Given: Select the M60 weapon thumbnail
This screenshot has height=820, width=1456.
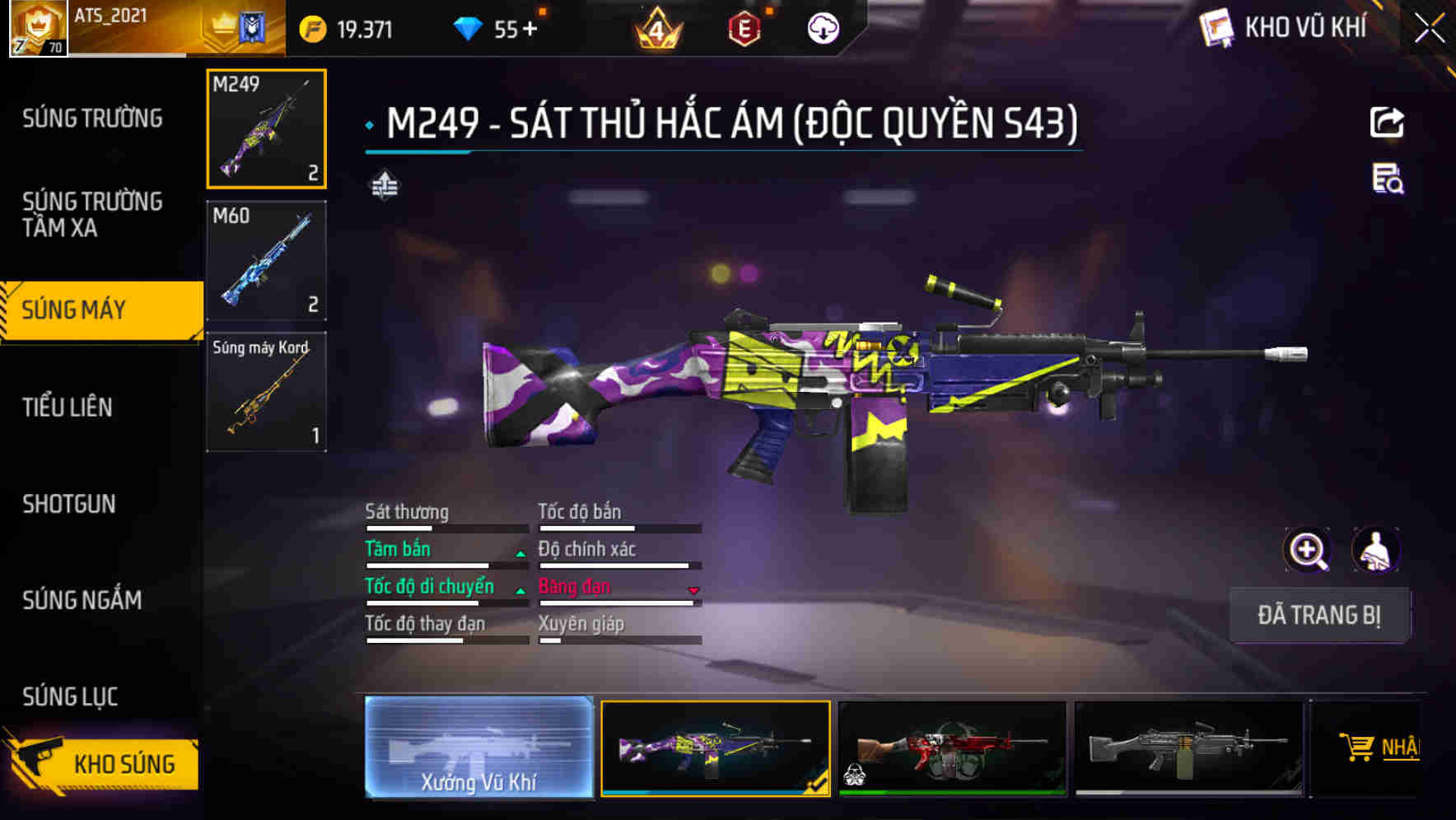Looking at the screenshot, I should click(x=265, y=259).
